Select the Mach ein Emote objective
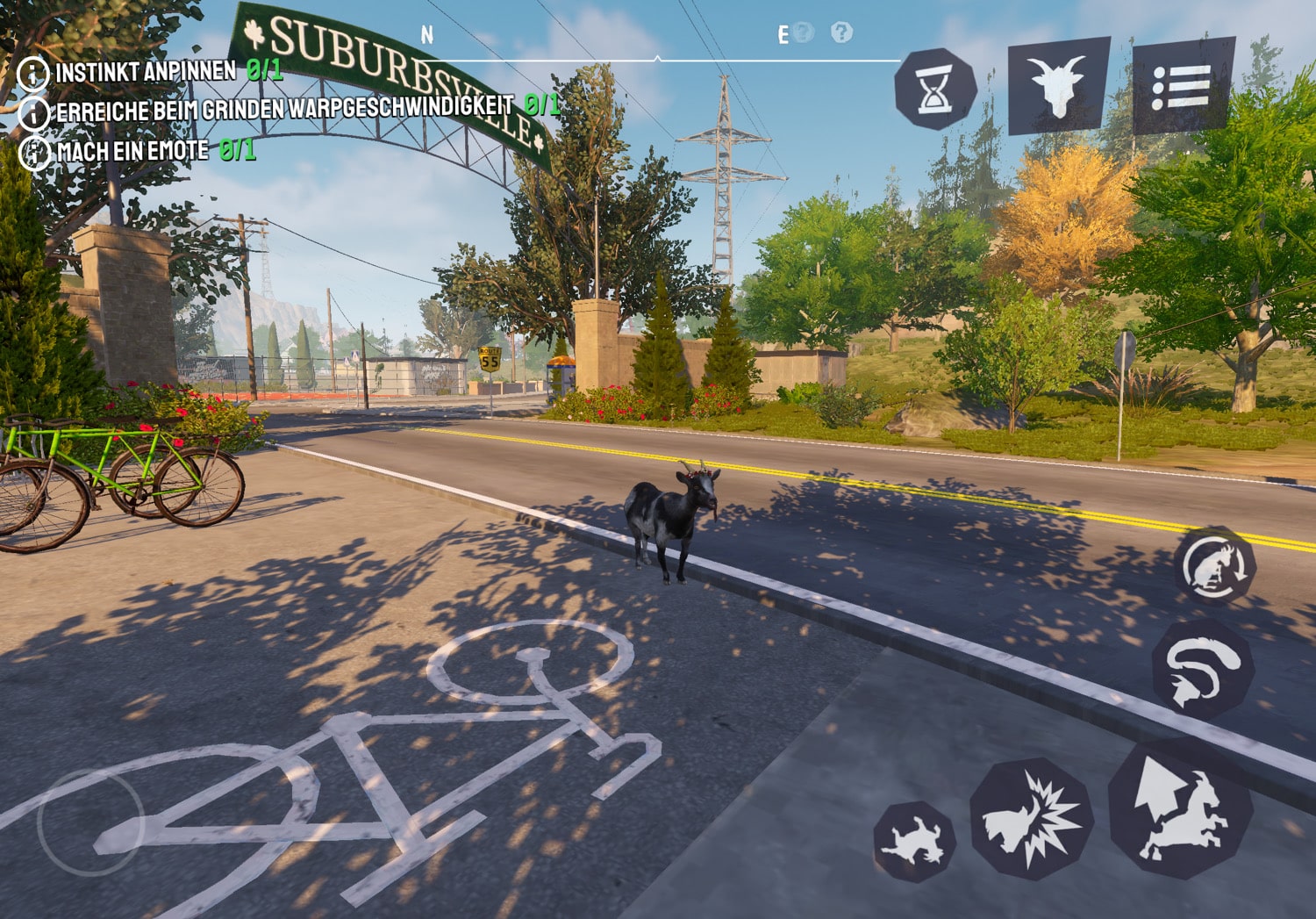This screenshot has width=1316, height=919. [x=132, y=151]
